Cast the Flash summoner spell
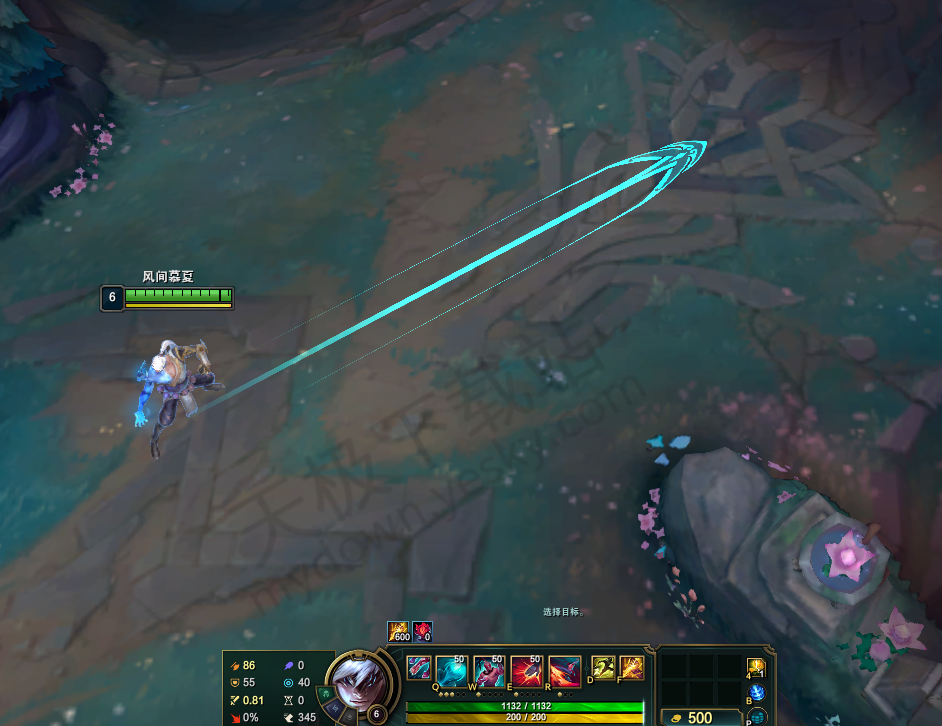The image size is (942, 726). [x=631, y=668]
